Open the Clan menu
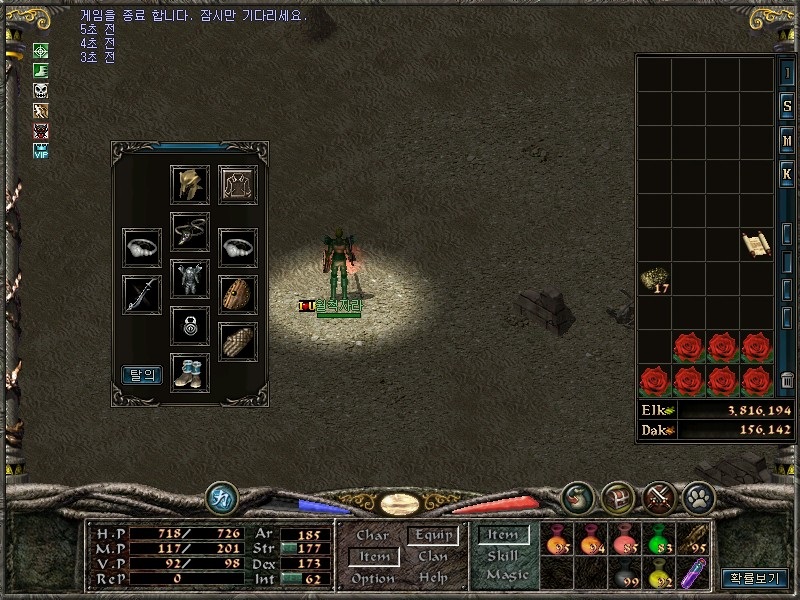 point(433,556)
